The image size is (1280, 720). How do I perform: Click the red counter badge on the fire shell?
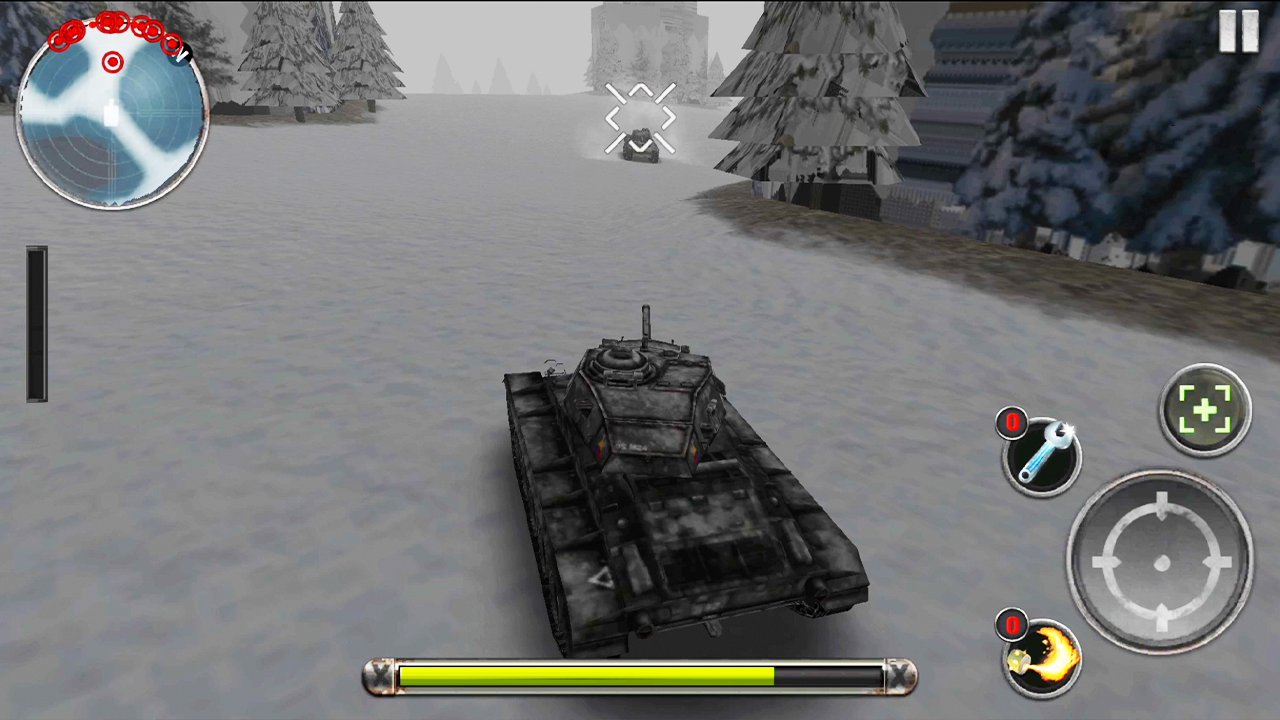1011,626
